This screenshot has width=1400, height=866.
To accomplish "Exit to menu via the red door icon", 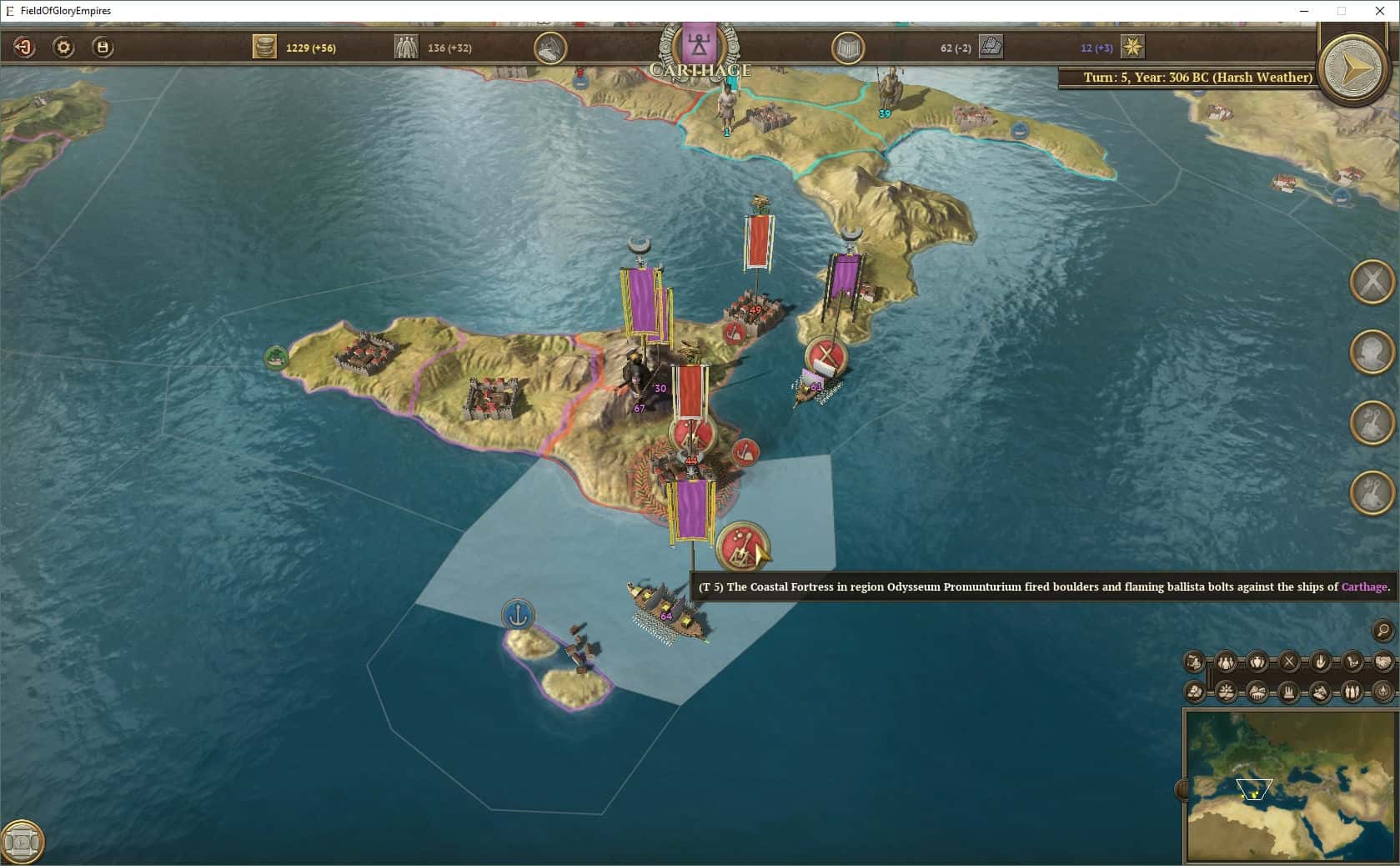I will 24,48.
